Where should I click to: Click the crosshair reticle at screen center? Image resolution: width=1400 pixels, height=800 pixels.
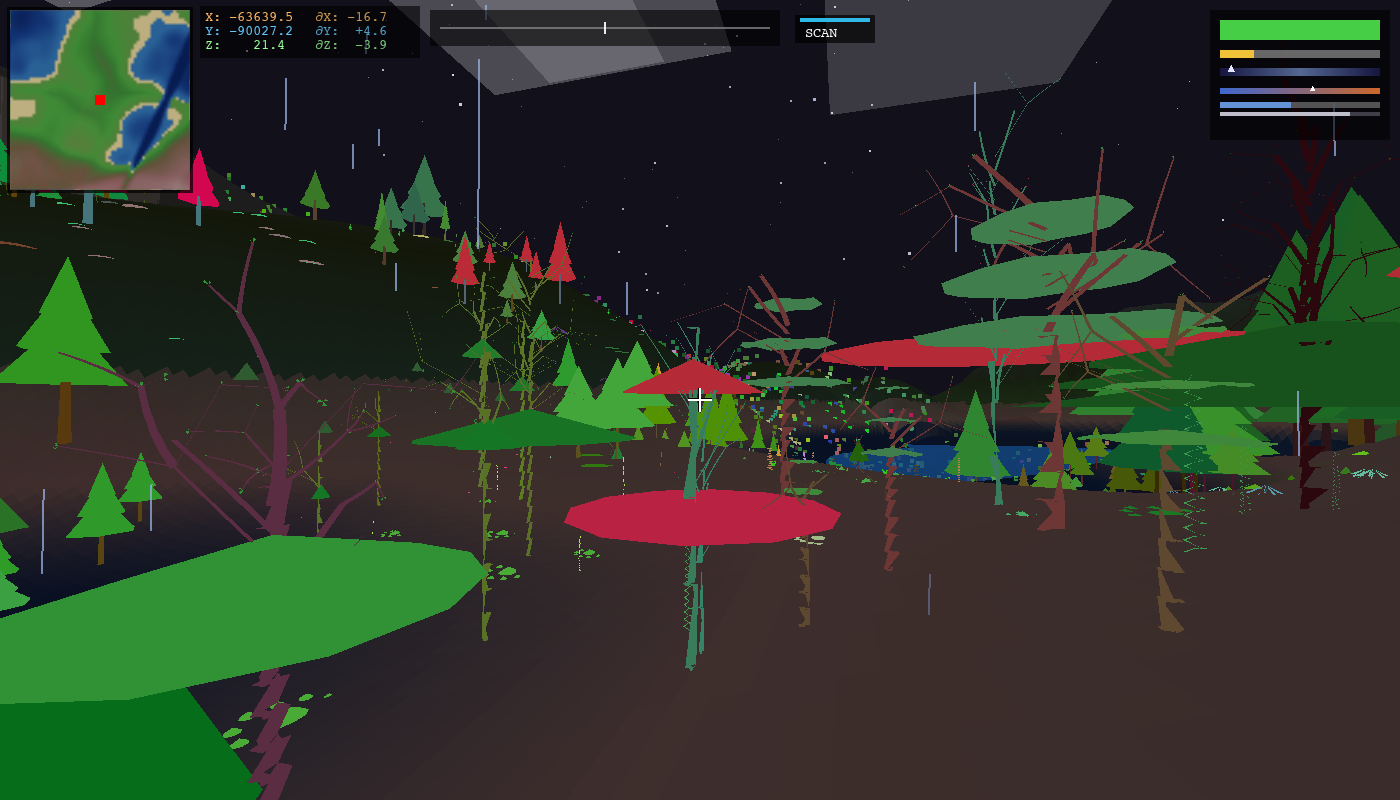coord(700,399)
